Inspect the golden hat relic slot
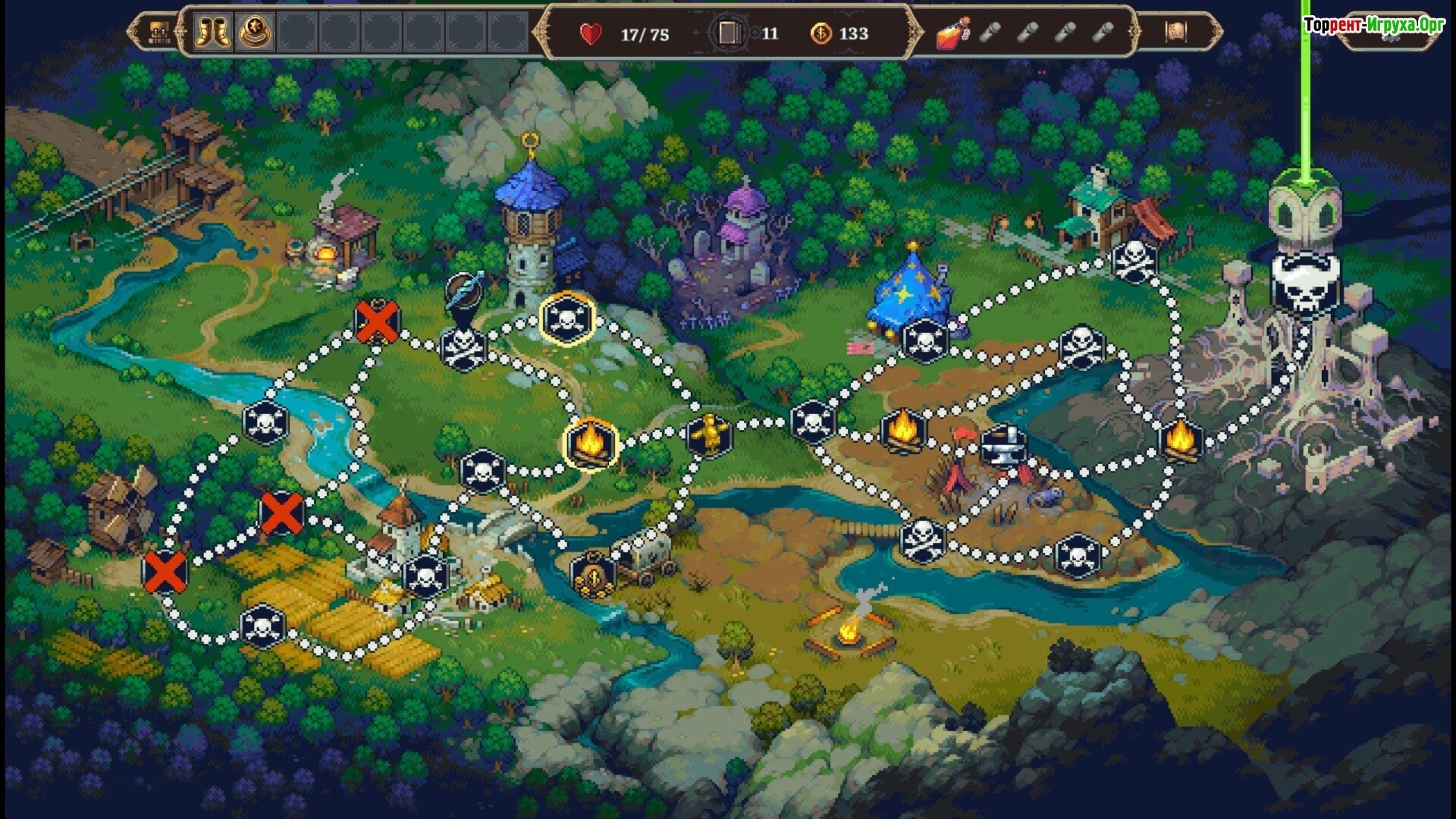Image resolution: width=1456 pixels, height=819 pixels. point(255,33)
